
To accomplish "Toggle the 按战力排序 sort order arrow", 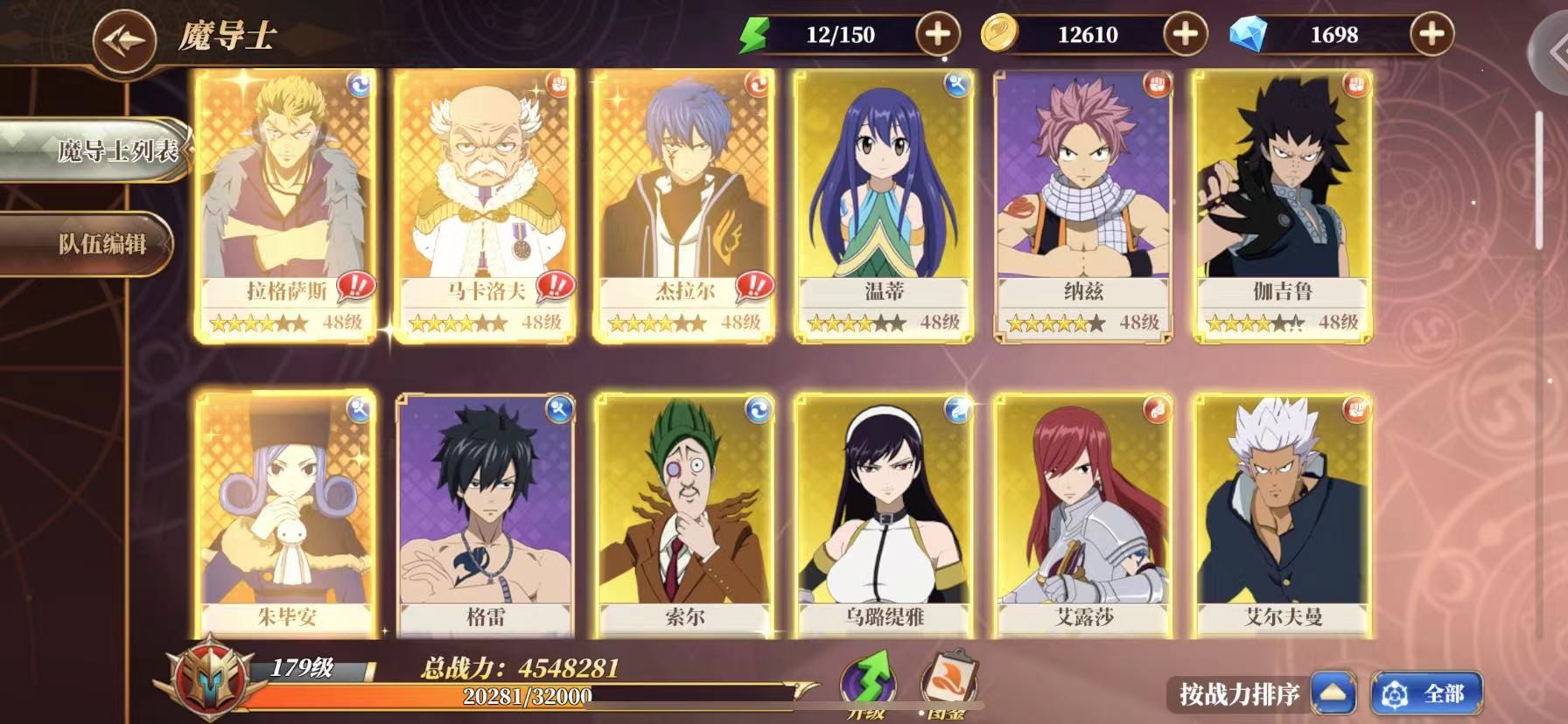I will [1333, 694].
